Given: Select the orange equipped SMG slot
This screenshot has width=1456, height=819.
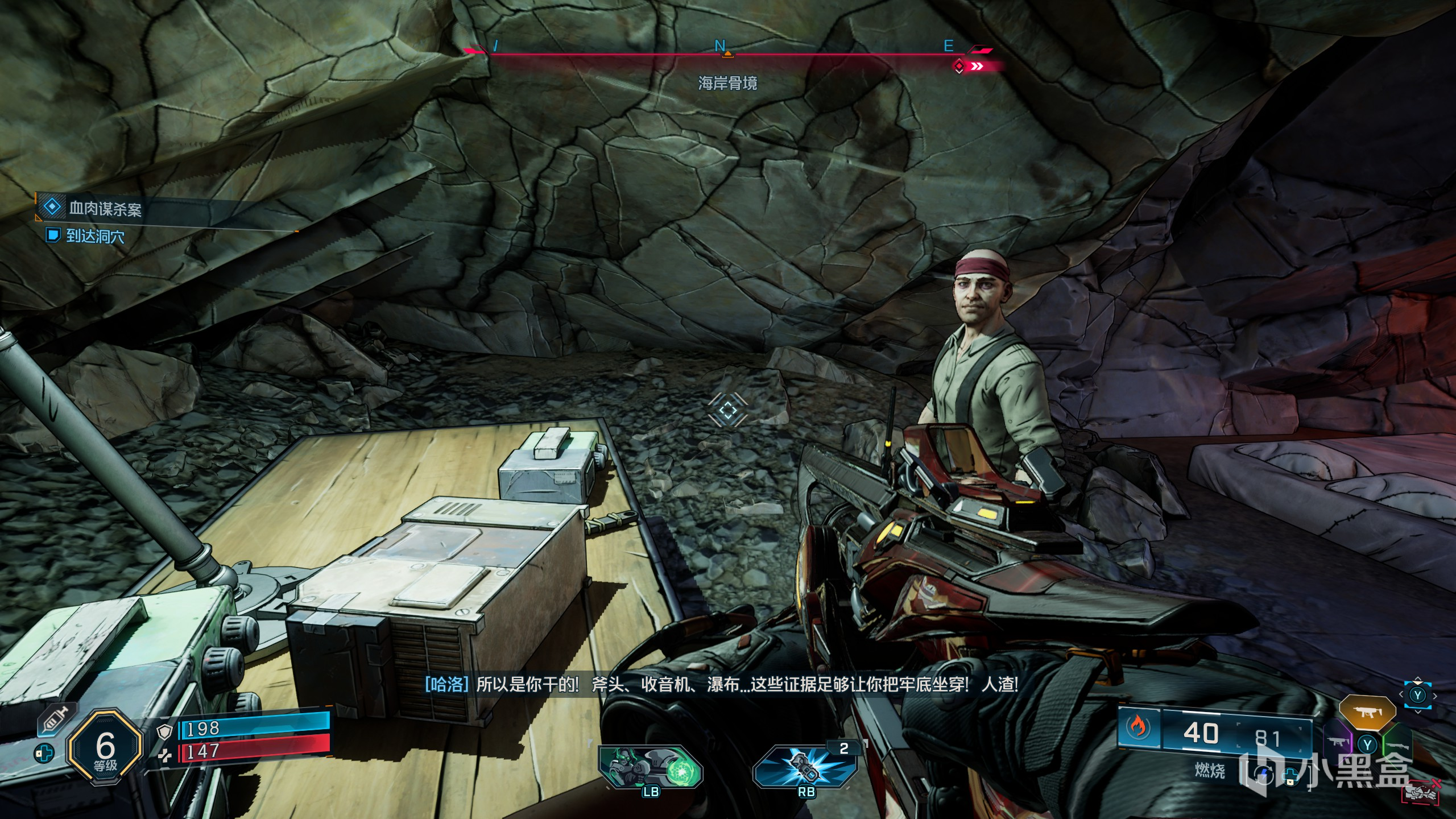Looking at the screenshot, I should (x=1367, y=712).
